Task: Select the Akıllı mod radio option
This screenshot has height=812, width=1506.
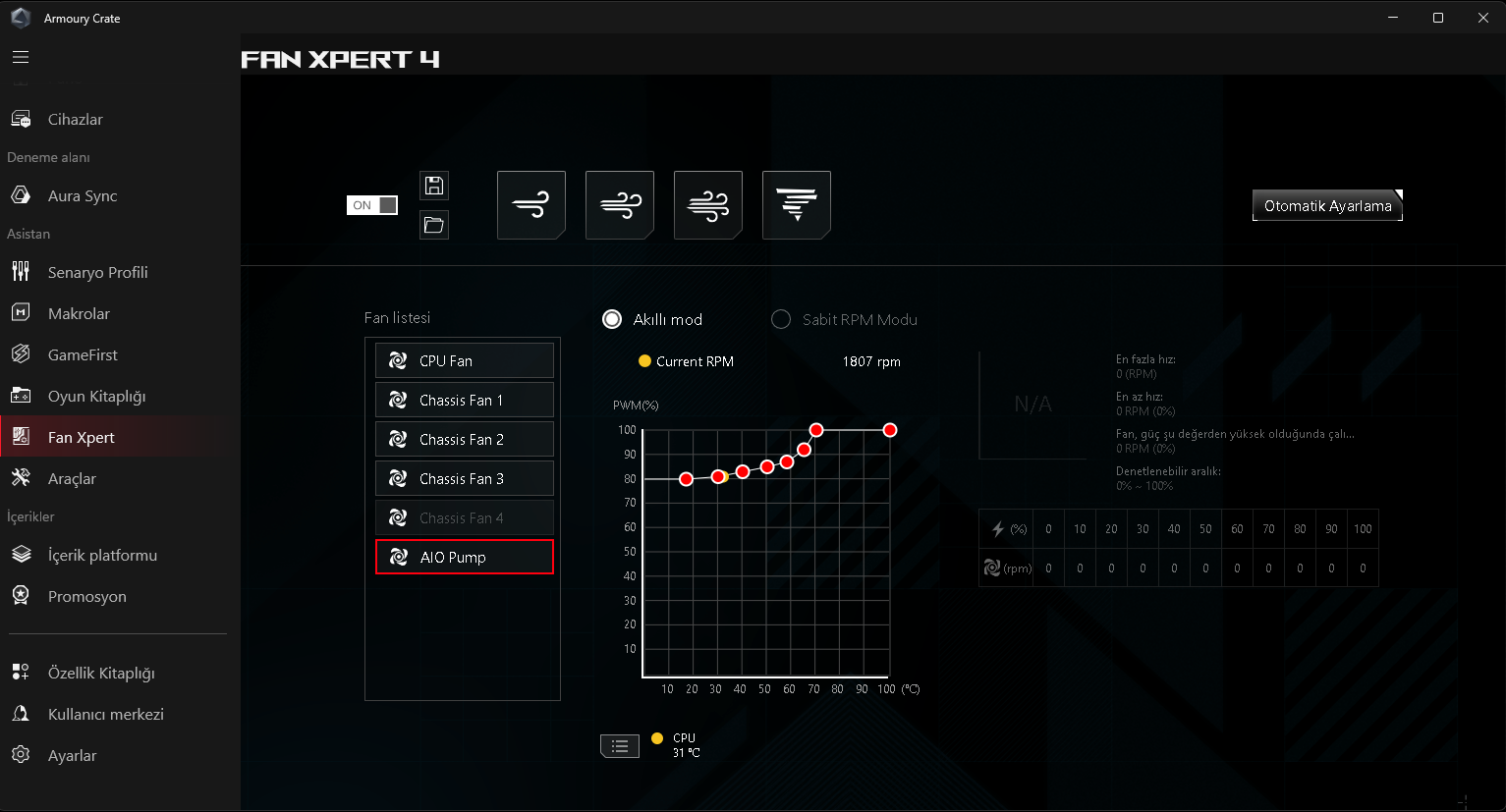Action: [x=613, y=320]
